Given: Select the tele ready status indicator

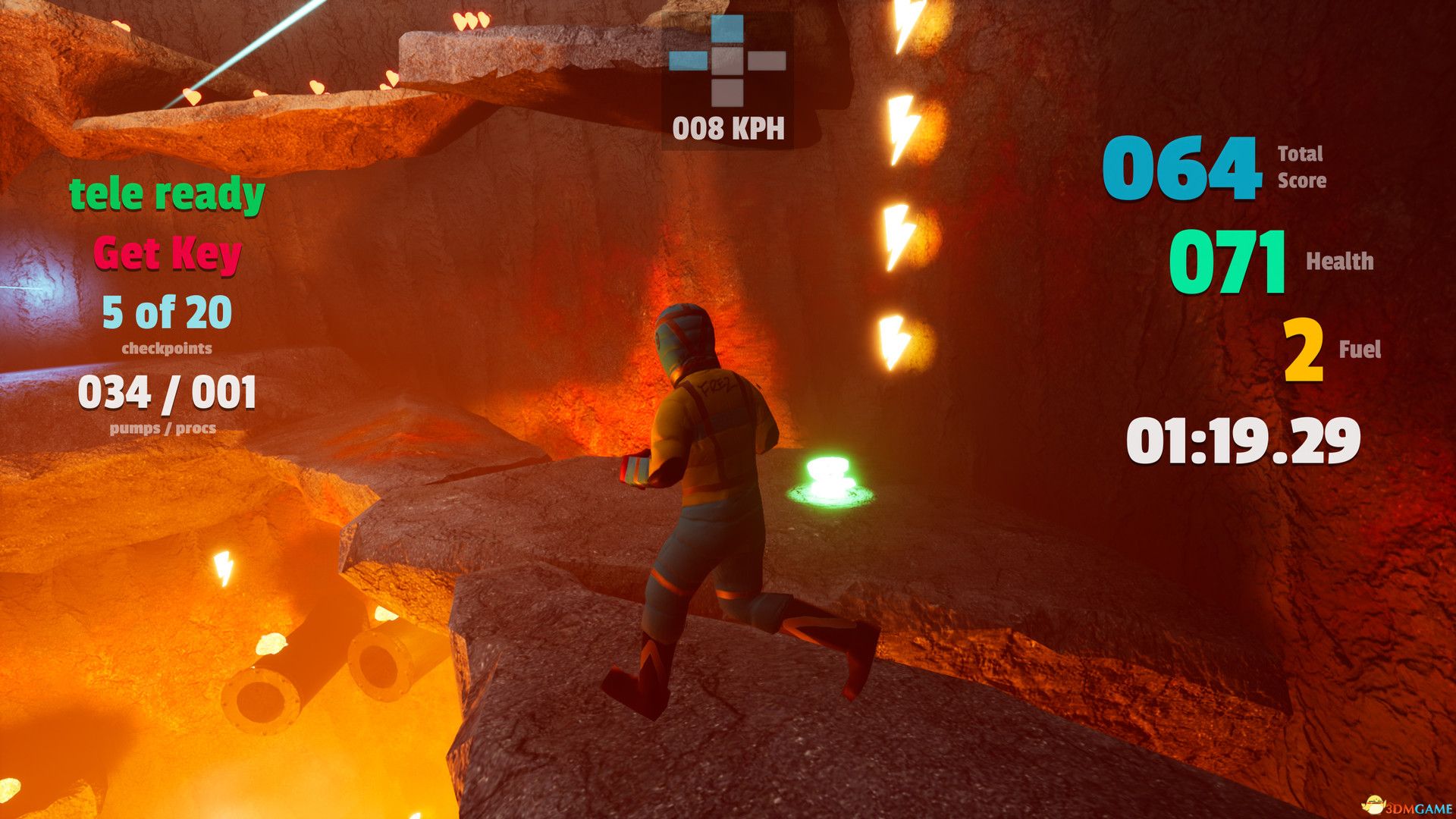Looking at the screenshot, I should (167, 195).
